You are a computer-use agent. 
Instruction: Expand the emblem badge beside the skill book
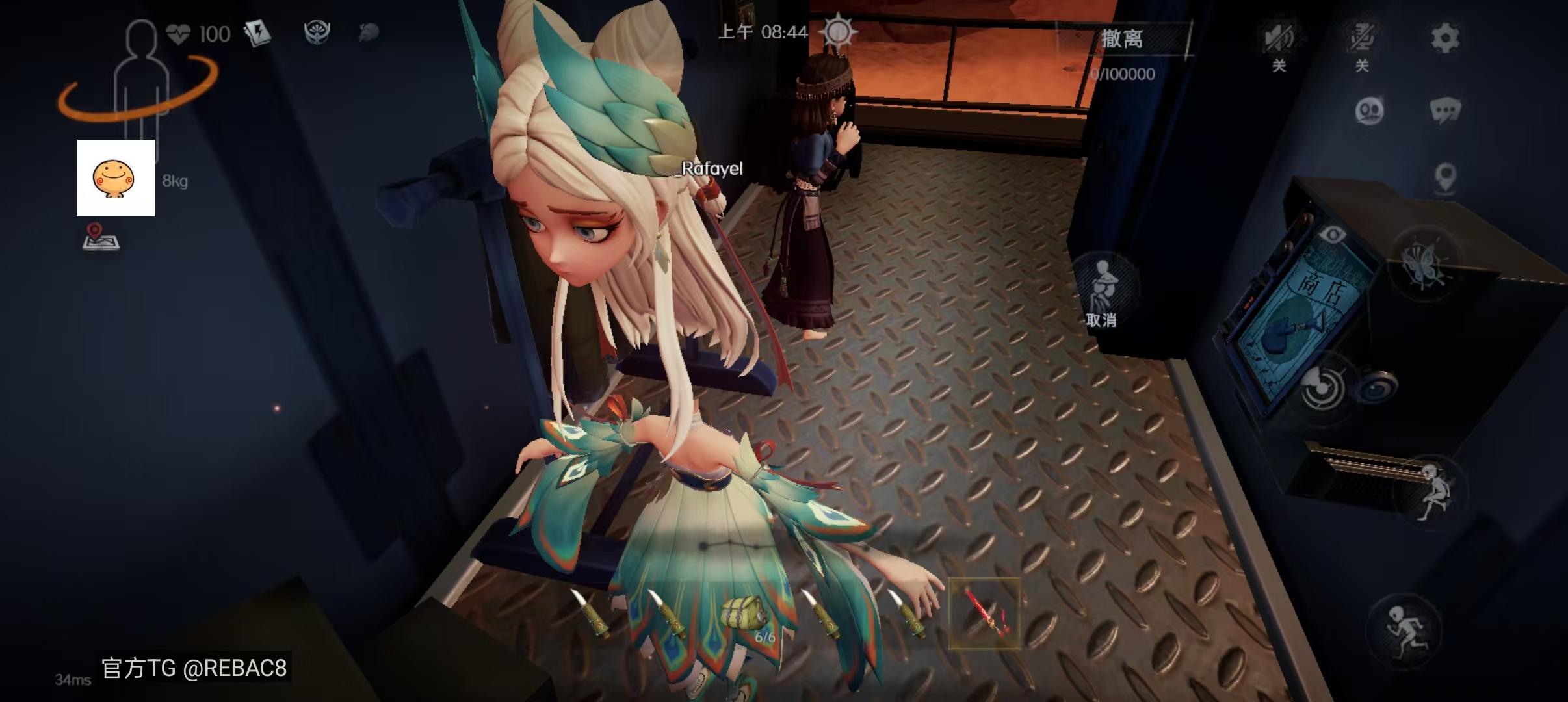click(x=318, y=32)
